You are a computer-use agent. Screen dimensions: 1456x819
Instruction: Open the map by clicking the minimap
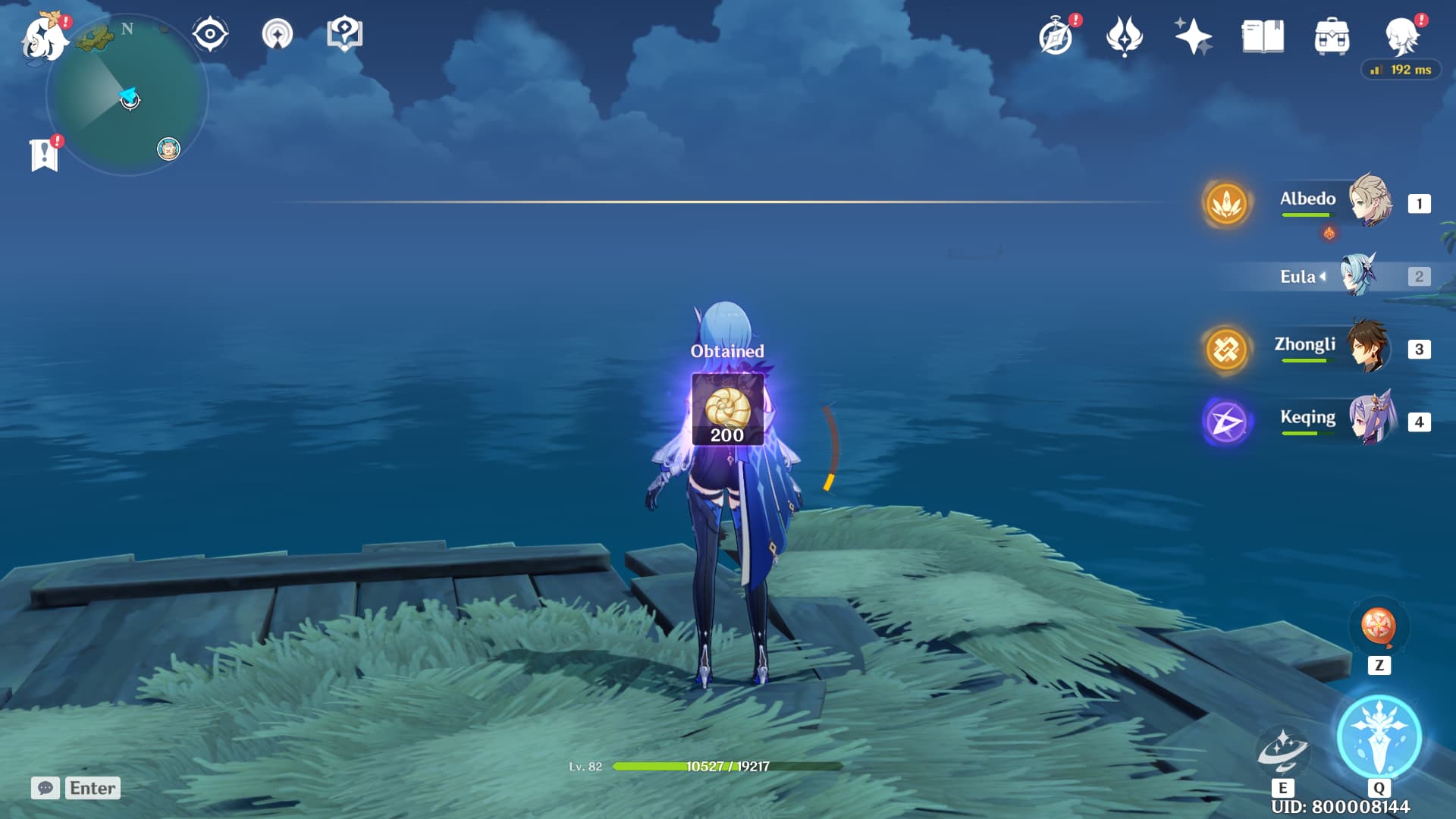coord(127,99)
